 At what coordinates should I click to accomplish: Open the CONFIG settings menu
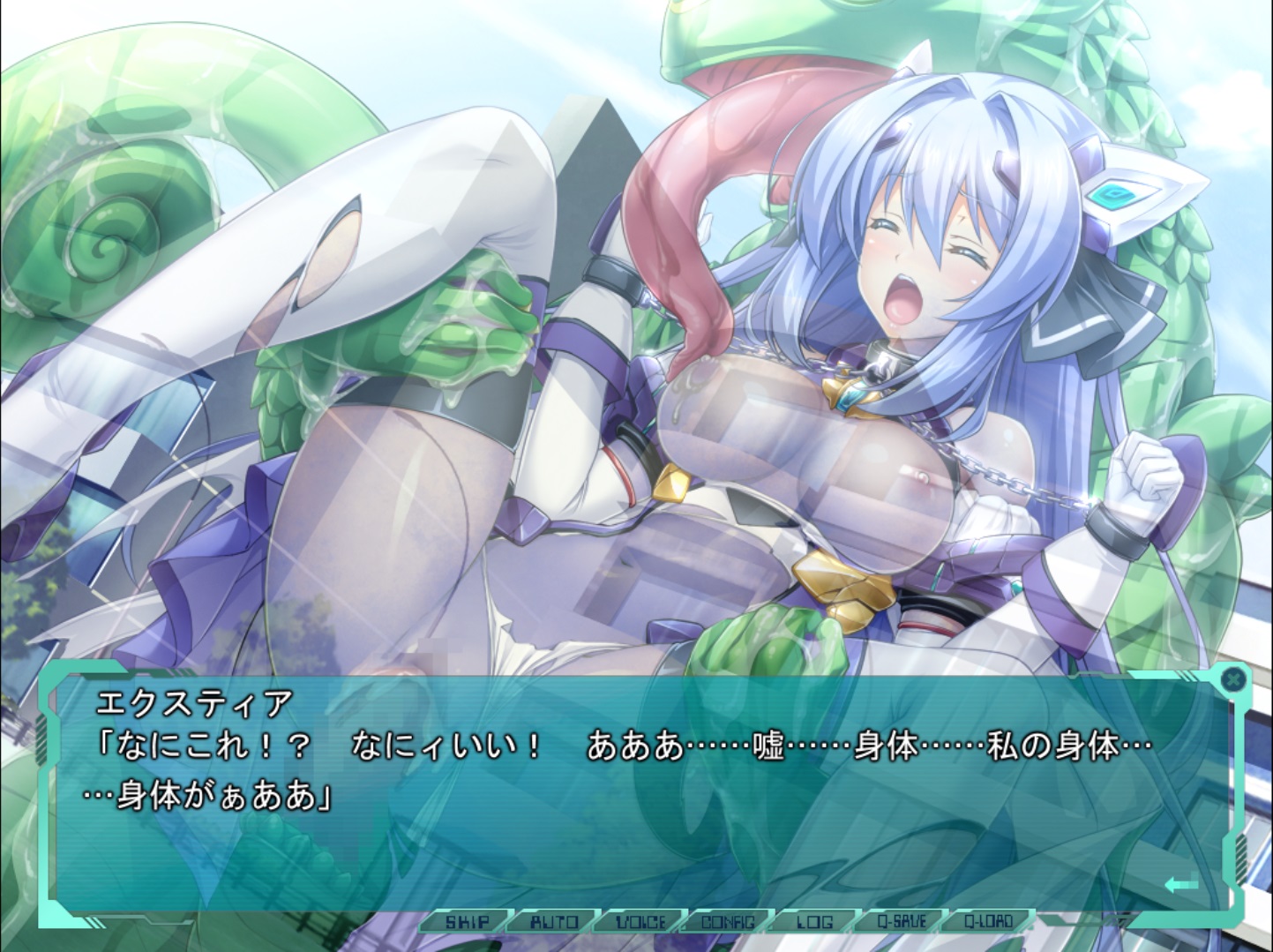click(x=728, y=922)
